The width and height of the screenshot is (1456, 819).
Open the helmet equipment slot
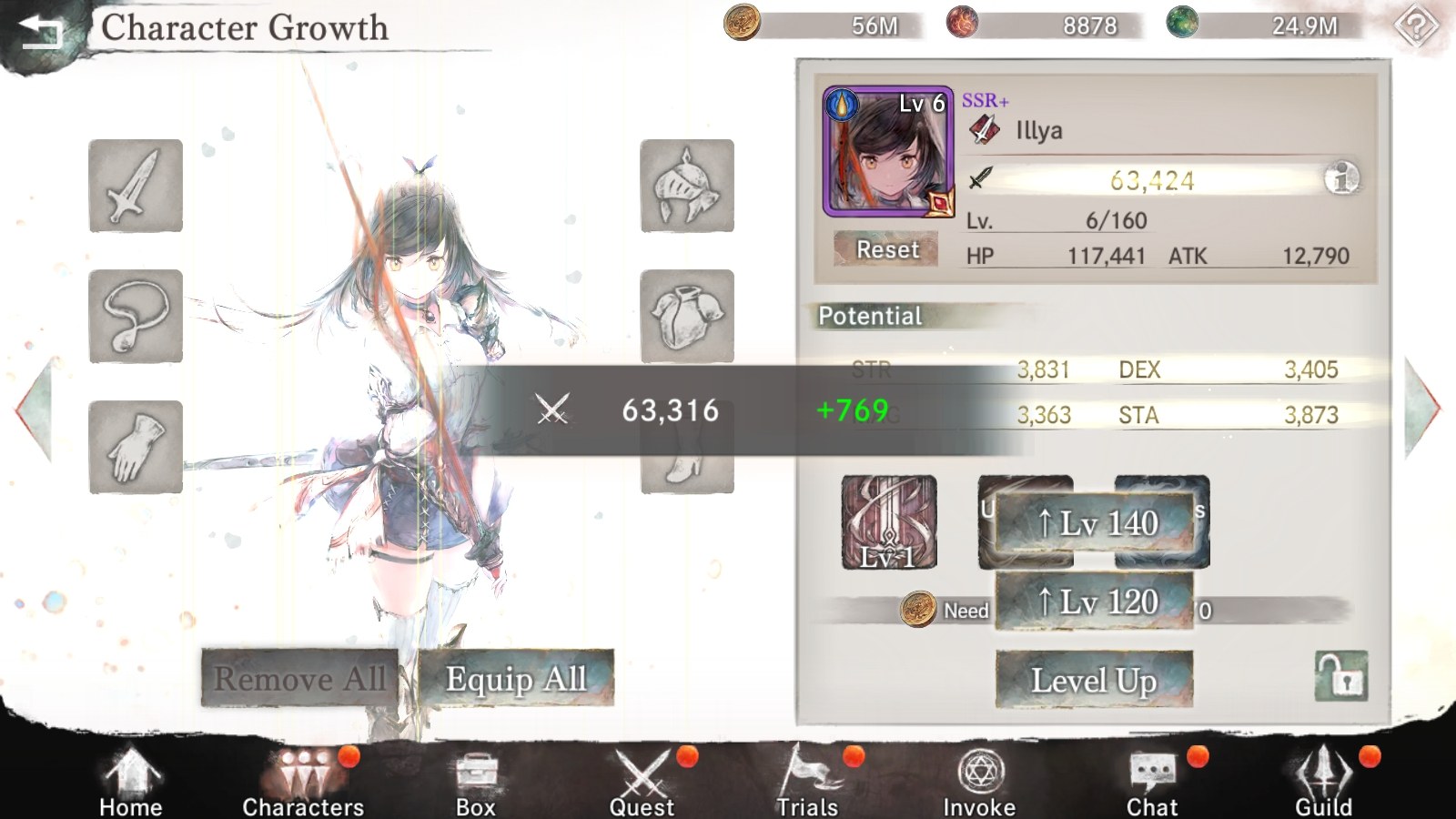pyautogui.click(x=686, y=186)
